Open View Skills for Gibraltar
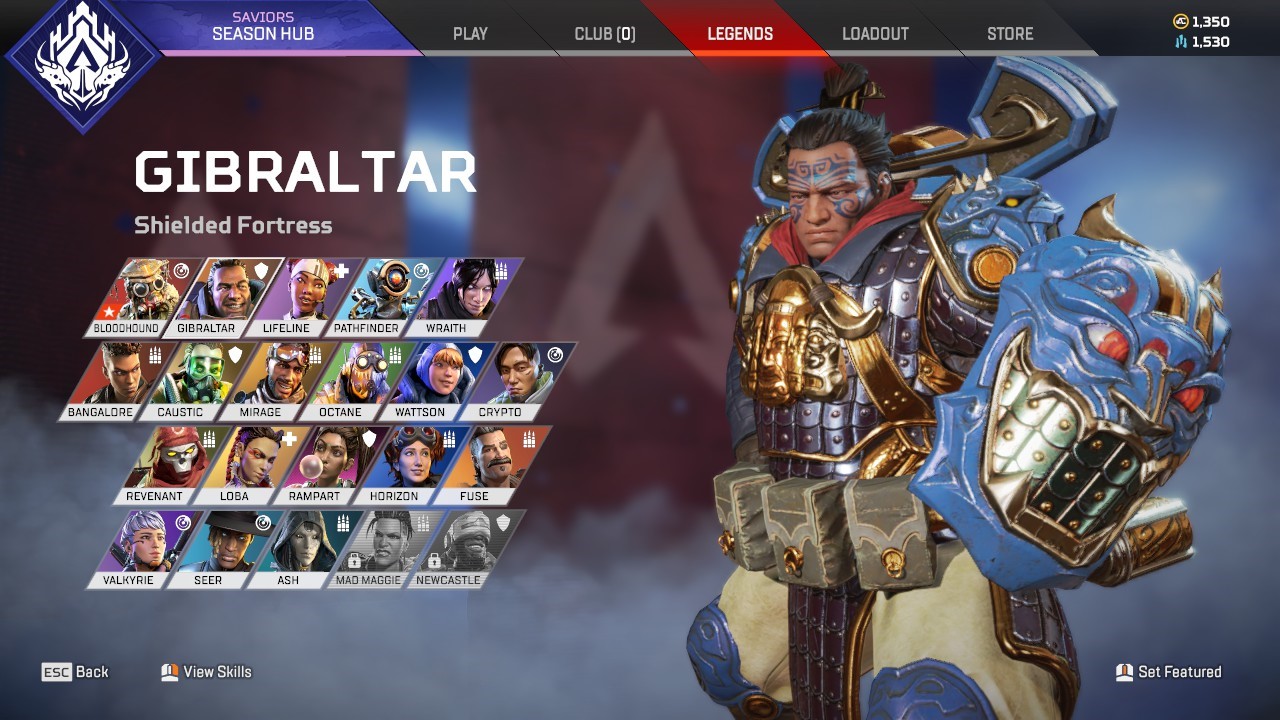This screenshot has height=720, width=1280. pyautogui.click(x=207, y=672)
